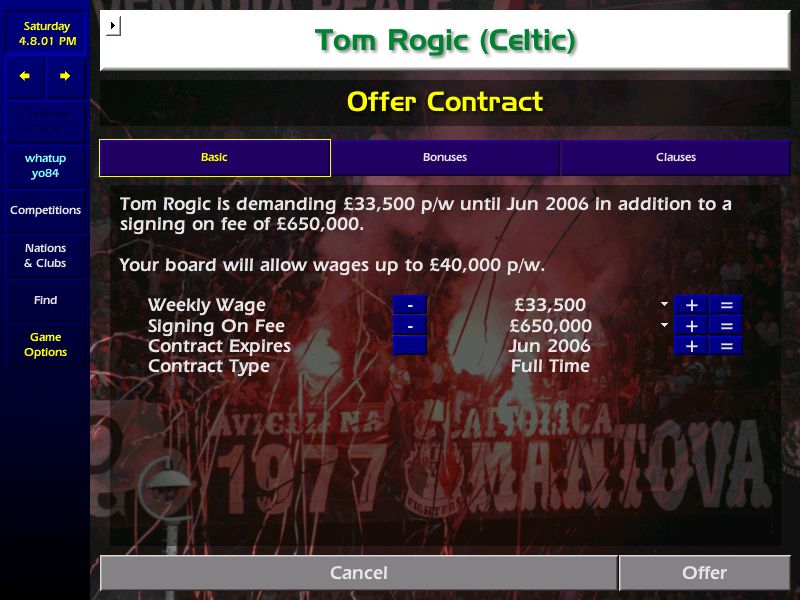Open Nations & Clubs in sidebar
800x600 pixels.
coord(45,256)
